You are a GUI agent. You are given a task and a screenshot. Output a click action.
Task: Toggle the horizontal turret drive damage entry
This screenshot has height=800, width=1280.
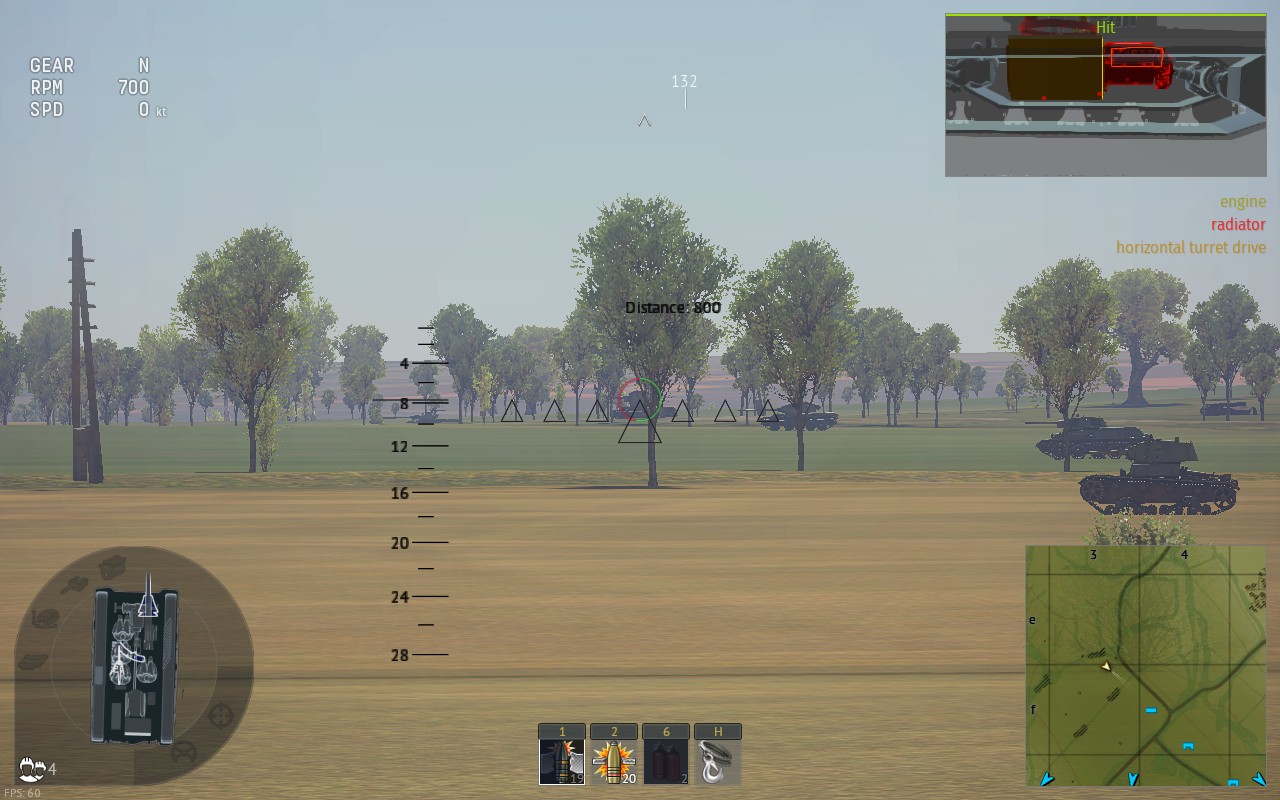tap(1191, 247)
